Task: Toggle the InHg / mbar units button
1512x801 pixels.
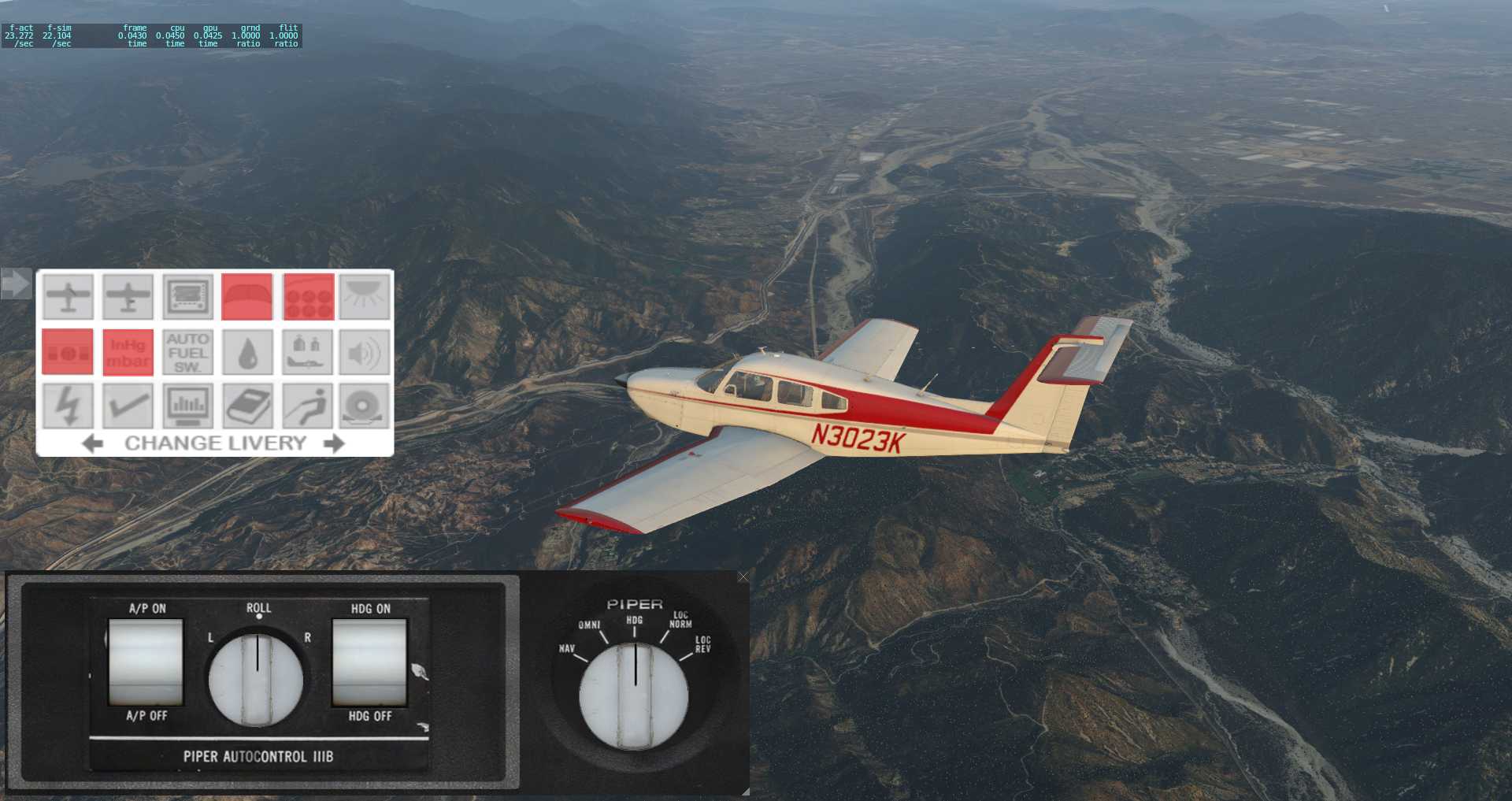Action: point(128,352)
